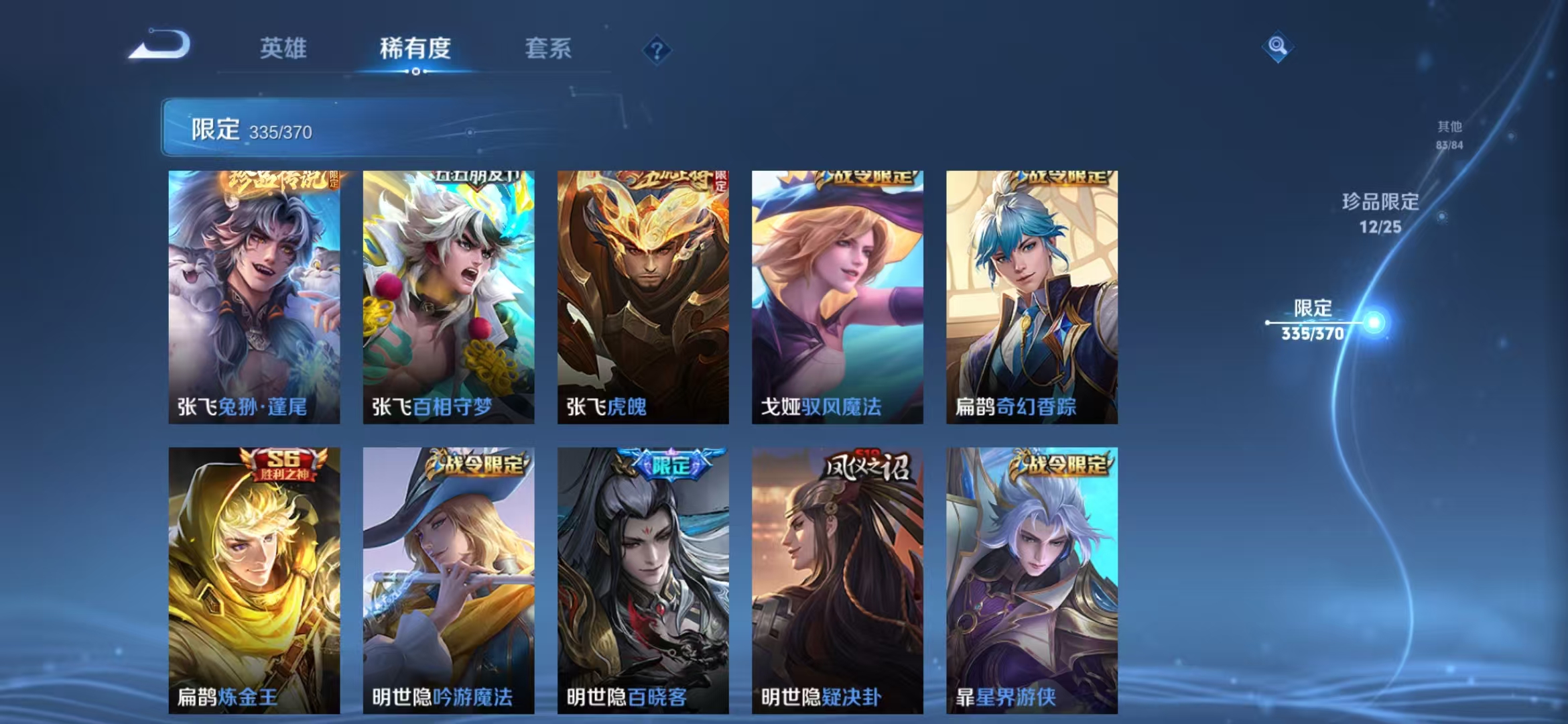1568x724 pixels.
Task: Click the help question mark icon
Action: point(659,49)
